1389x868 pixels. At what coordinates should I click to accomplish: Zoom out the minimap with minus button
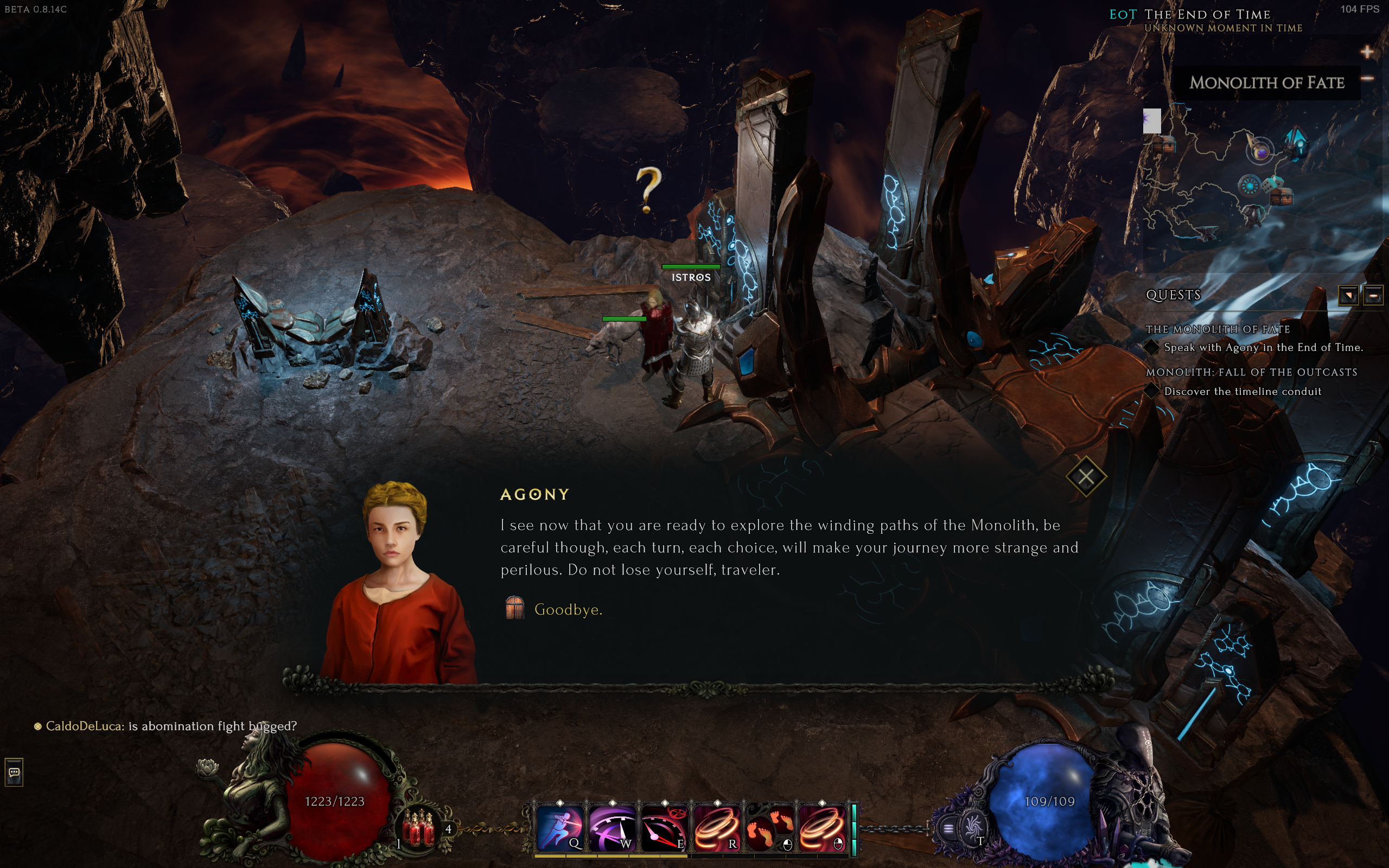coord(1367,78)
